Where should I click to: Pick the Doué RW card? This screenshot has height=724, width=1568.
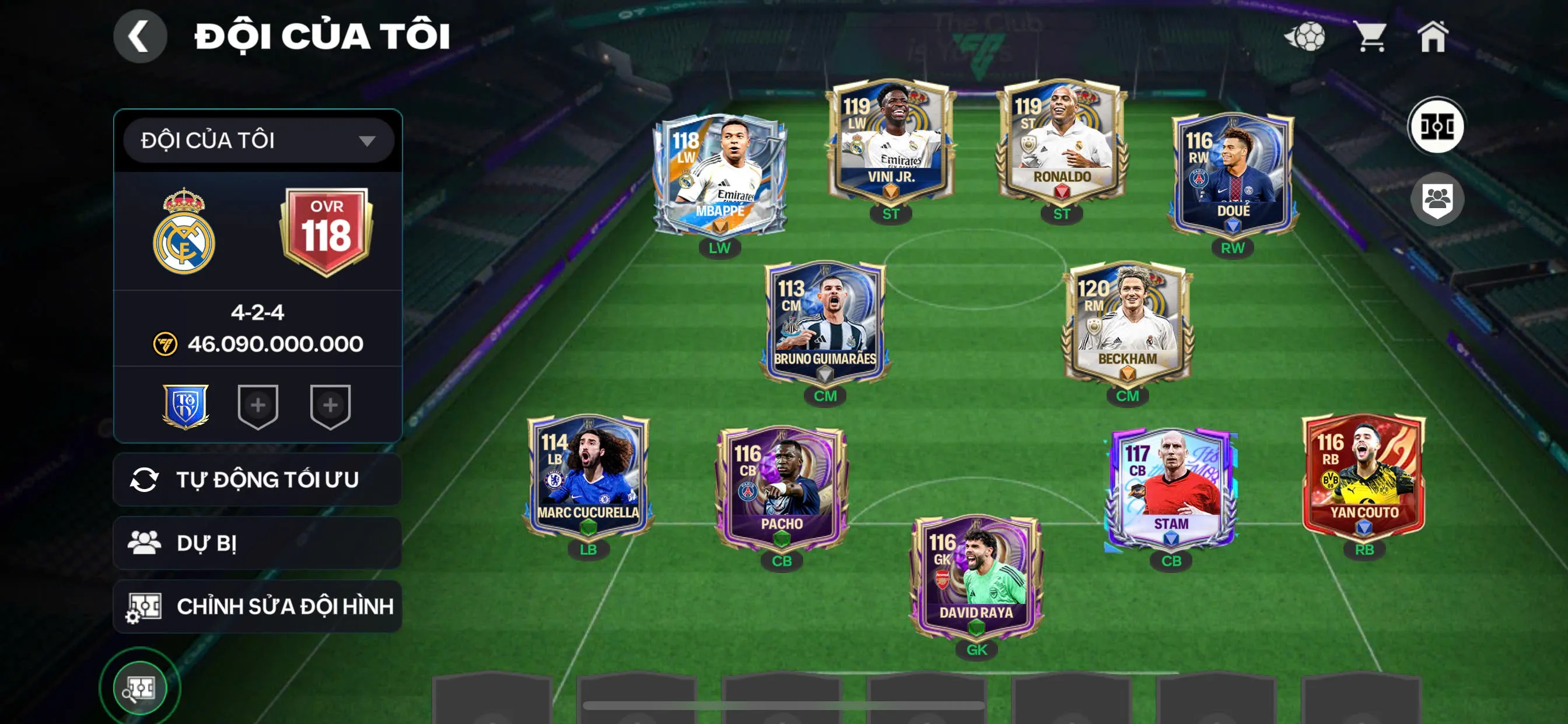coord(1232,175)
